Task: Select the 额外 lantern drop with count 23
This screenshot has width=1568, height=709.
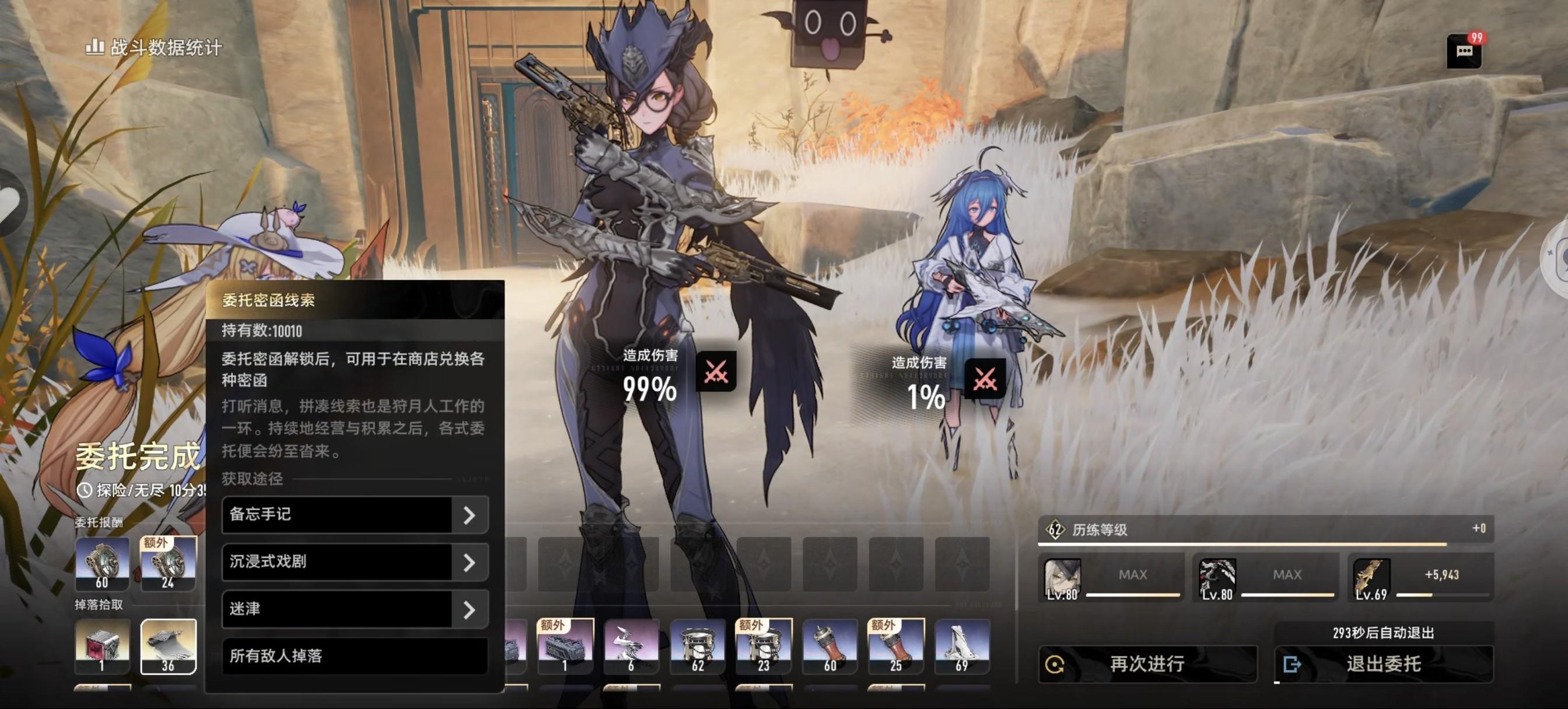Action: point(764,646)
